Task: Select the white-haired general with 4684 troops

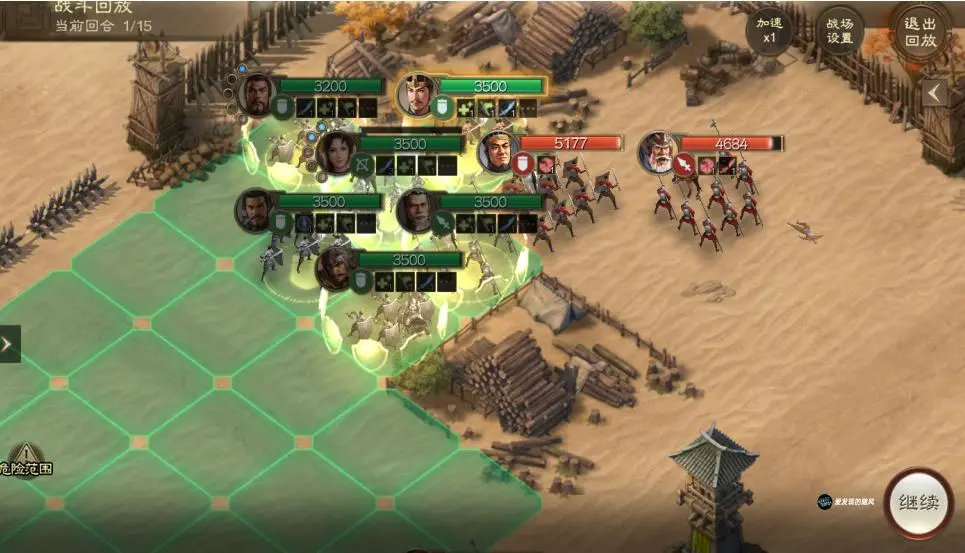Action: pos(658,152)
